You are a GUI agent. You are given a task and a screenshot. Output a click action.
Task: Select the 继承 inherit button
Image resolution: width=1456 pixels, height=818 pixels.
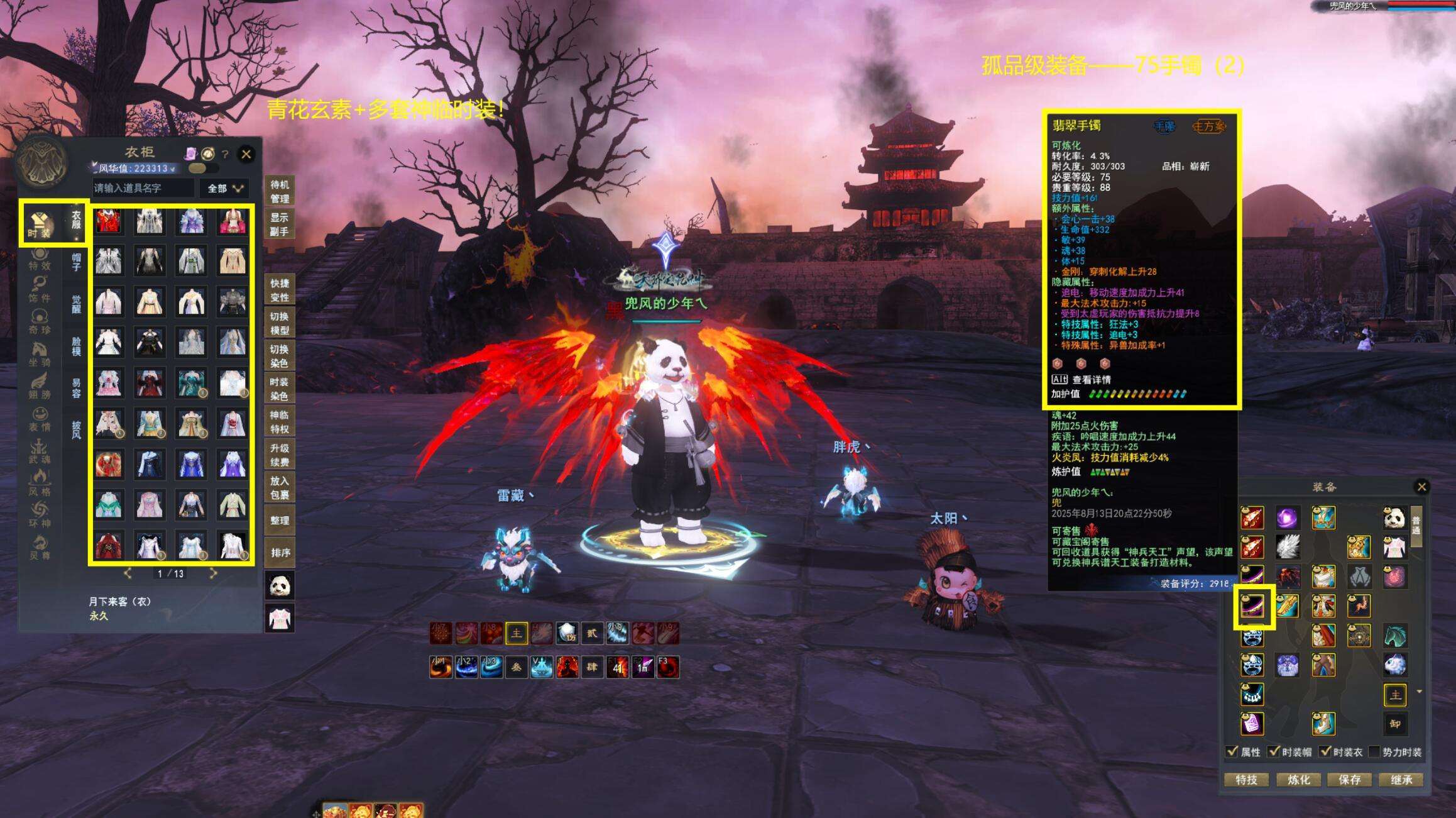[x=1401, y=780]
